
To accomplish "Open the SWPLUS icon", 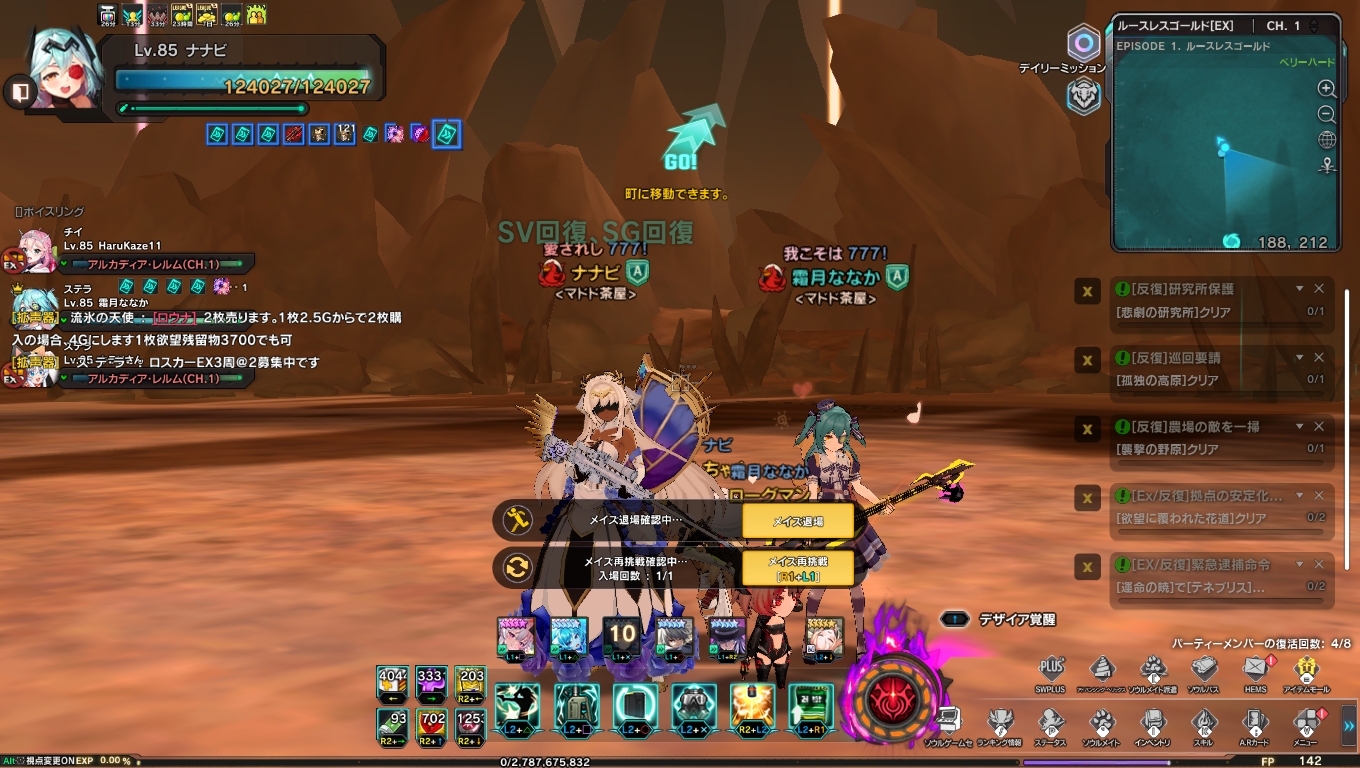I will tap(1051, 669).
